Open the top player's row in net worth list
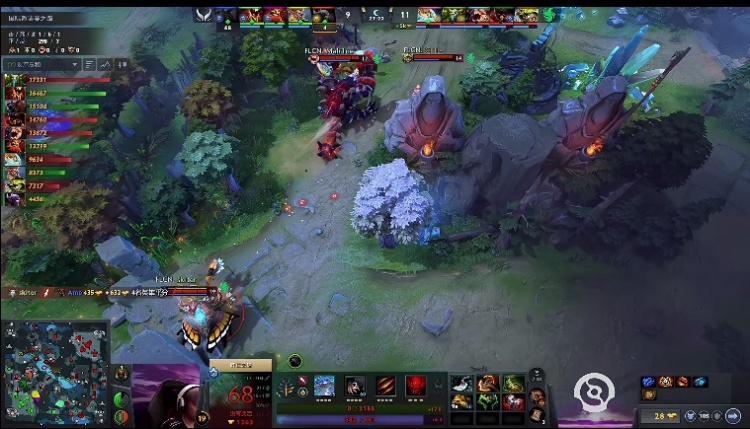This screenshot has height=429, width=750. tap(50, 80)
